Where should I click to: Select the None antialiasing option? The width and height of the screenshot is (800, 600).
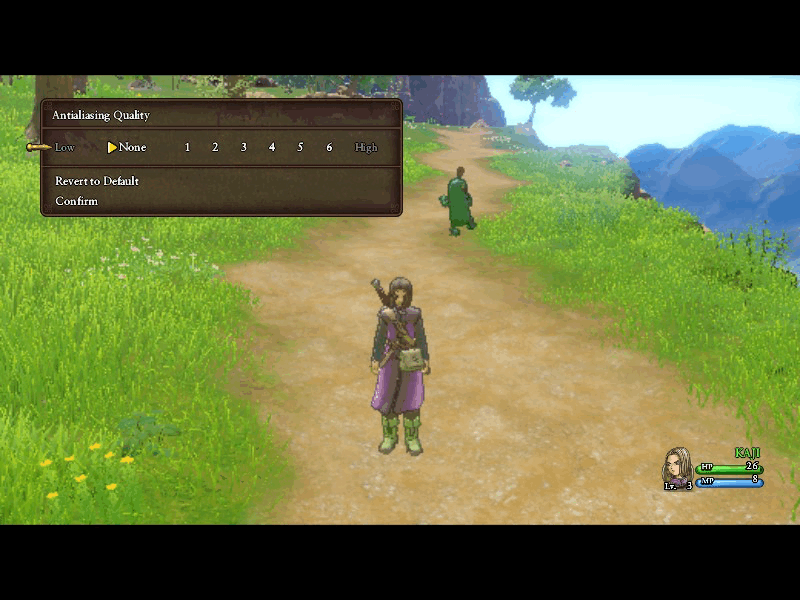[x=132, y=147]
